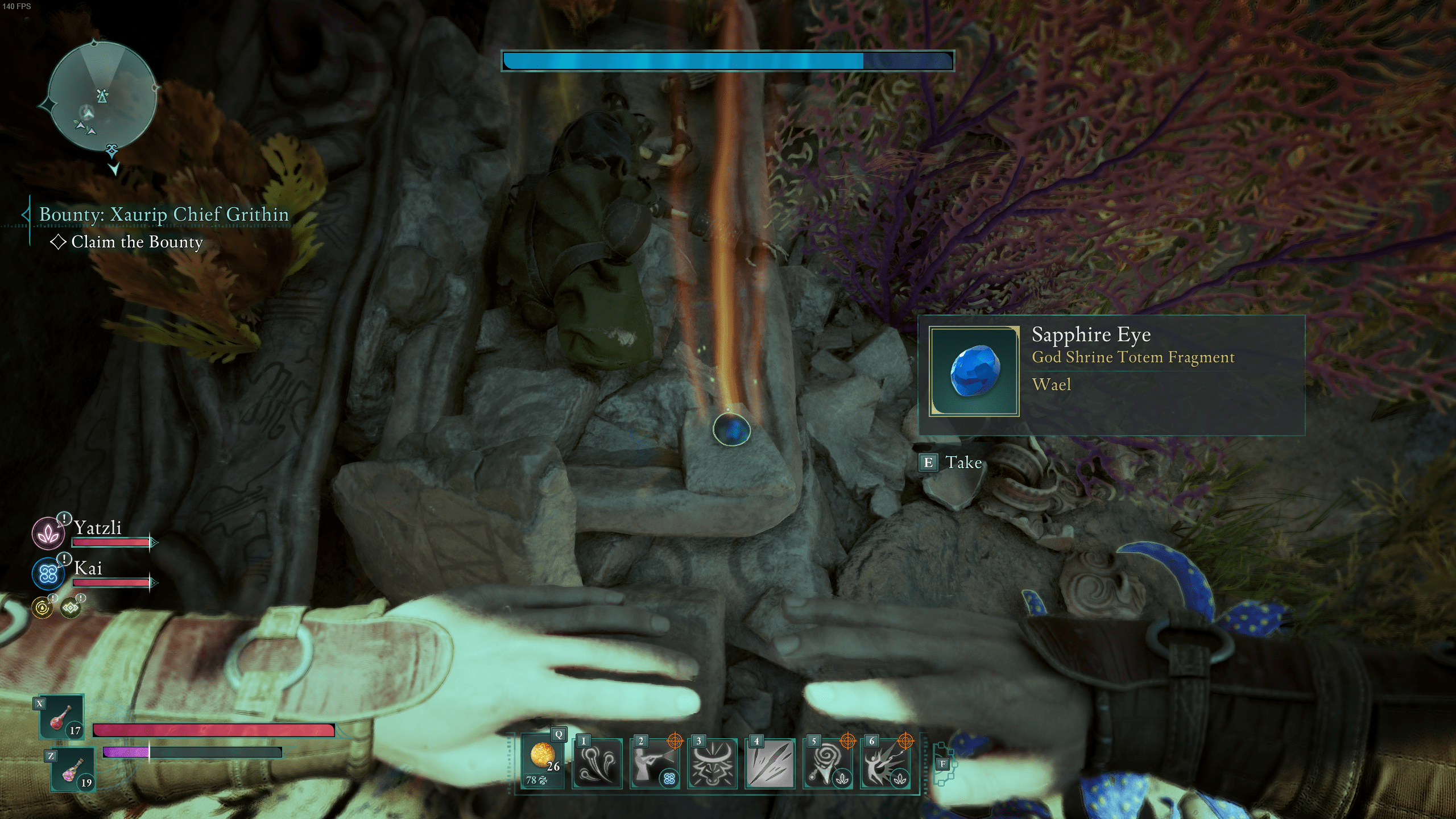Image resolution: width=1456 pixels, height=819 pixels.
Task: Use the red health potion slot
Action: point(61,717)
